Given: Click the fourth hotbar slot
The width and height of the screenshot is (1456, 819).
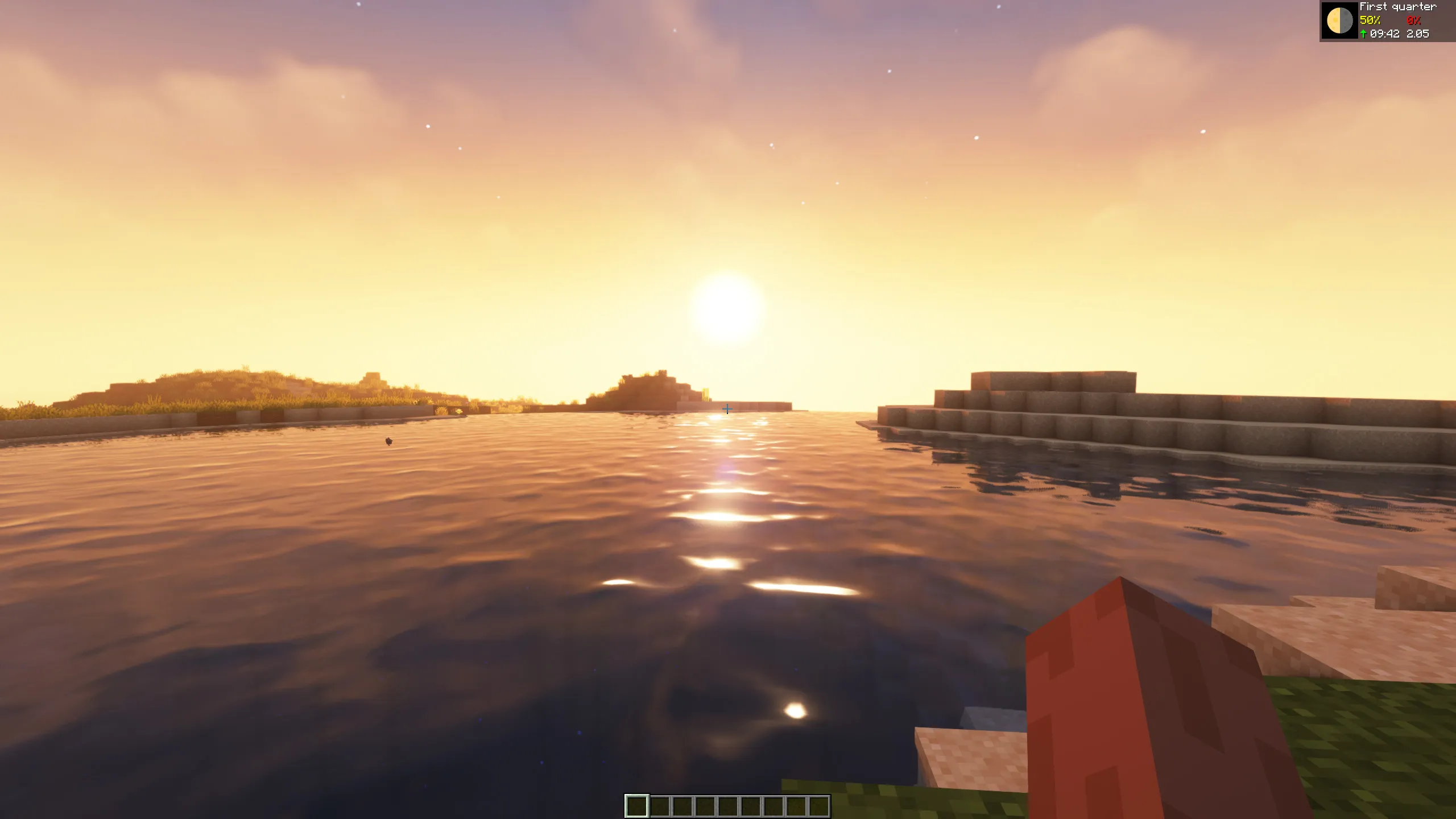Looking at the screenshot, I should [x=705, y=805].
